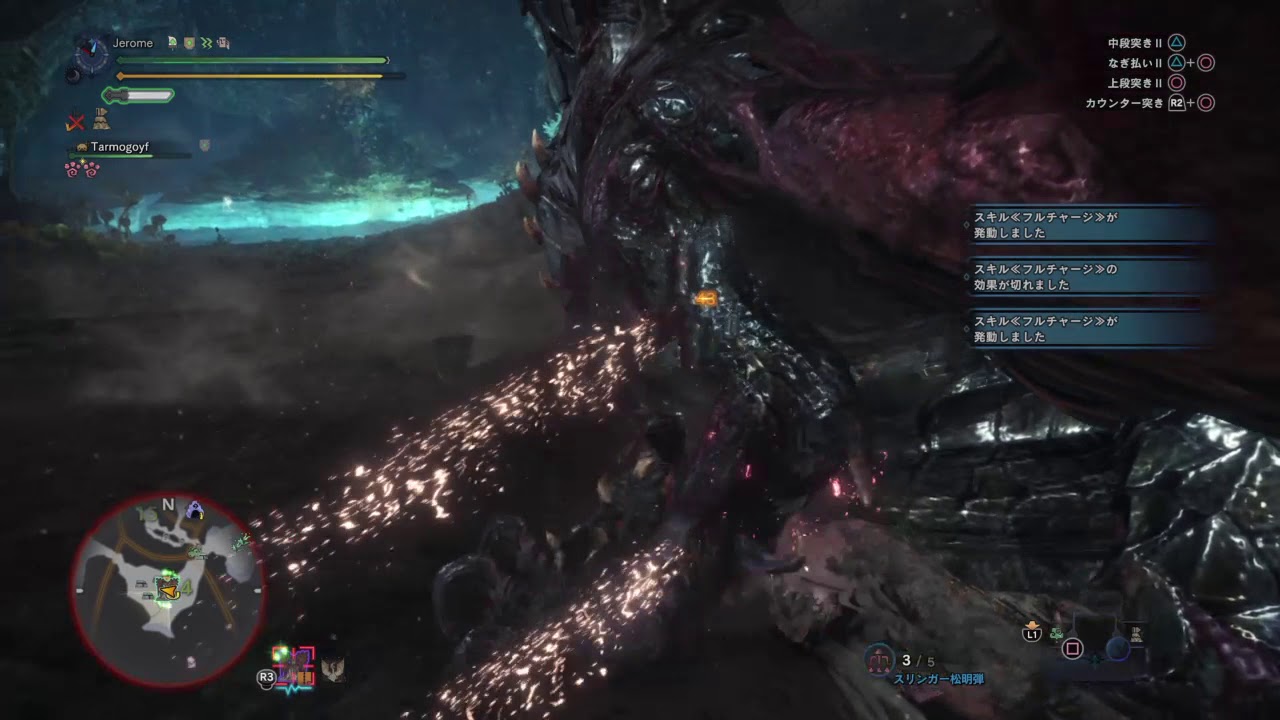Click the green item icon in the item bar
This screenshot has width=1280, height=720.
click(1057, 633)
